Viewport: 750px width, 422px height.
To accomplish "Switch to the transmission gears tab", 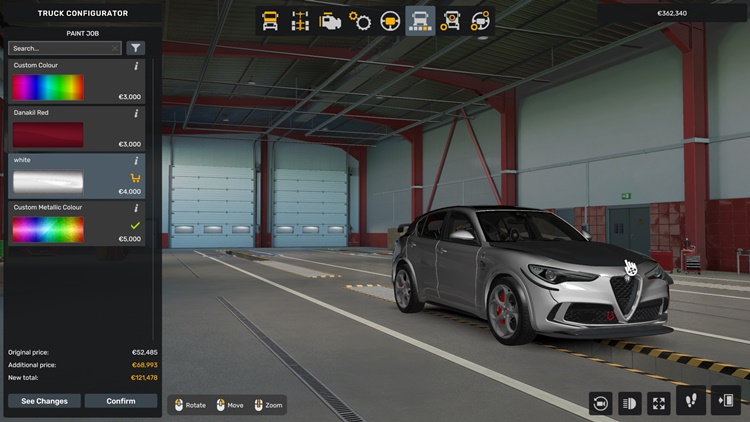I will 360,21.
